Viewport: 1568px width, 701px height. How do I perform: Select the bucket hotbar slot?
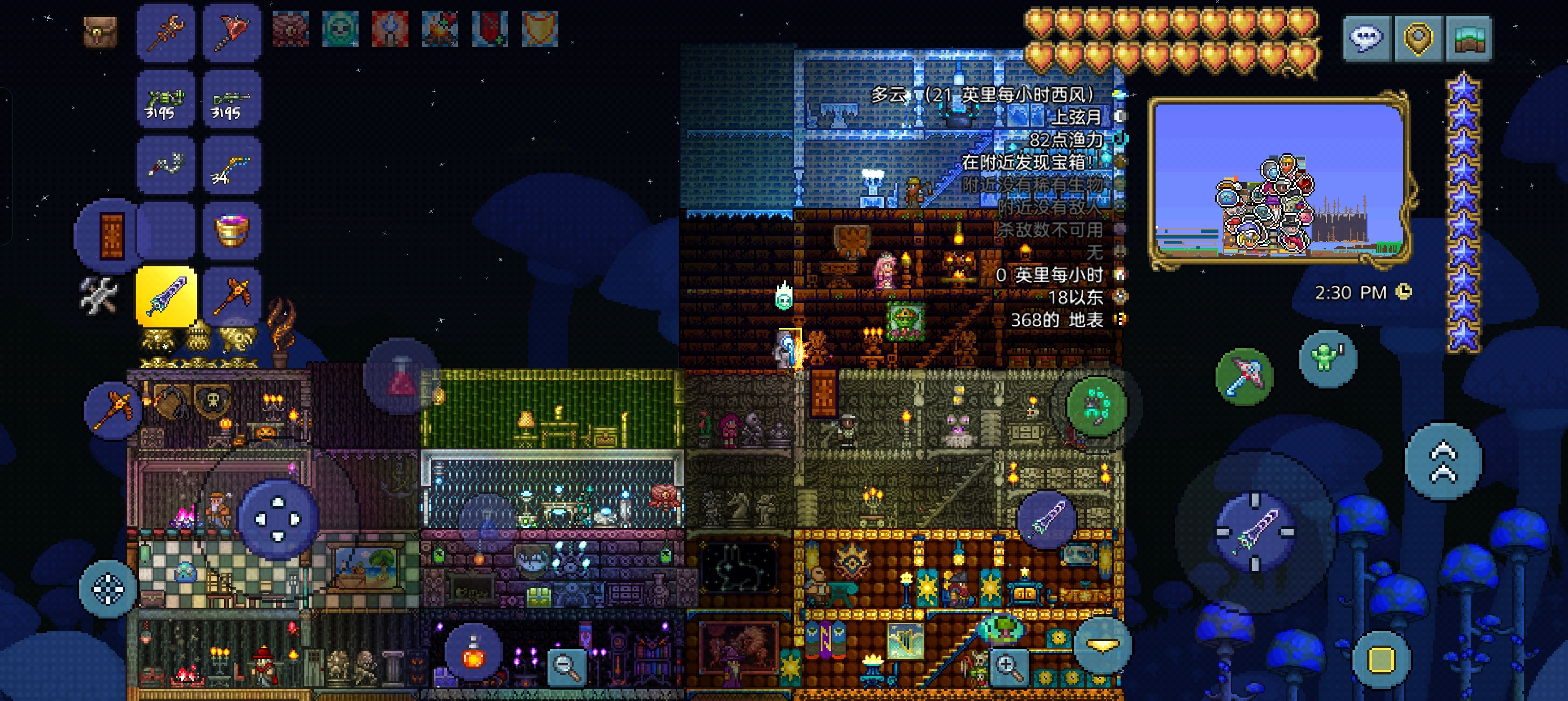[232, 231]
